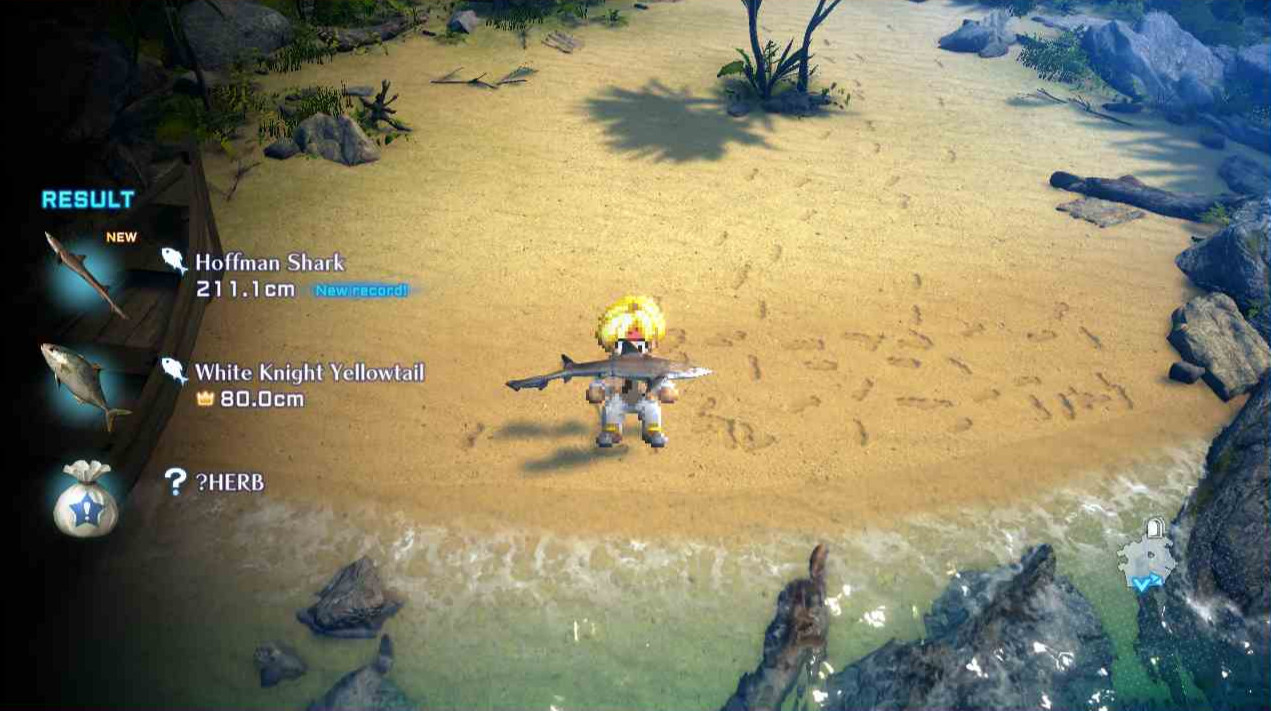Click the locked gear icon
This screenshot has height=711, width=1271.
click(1148, 557)
